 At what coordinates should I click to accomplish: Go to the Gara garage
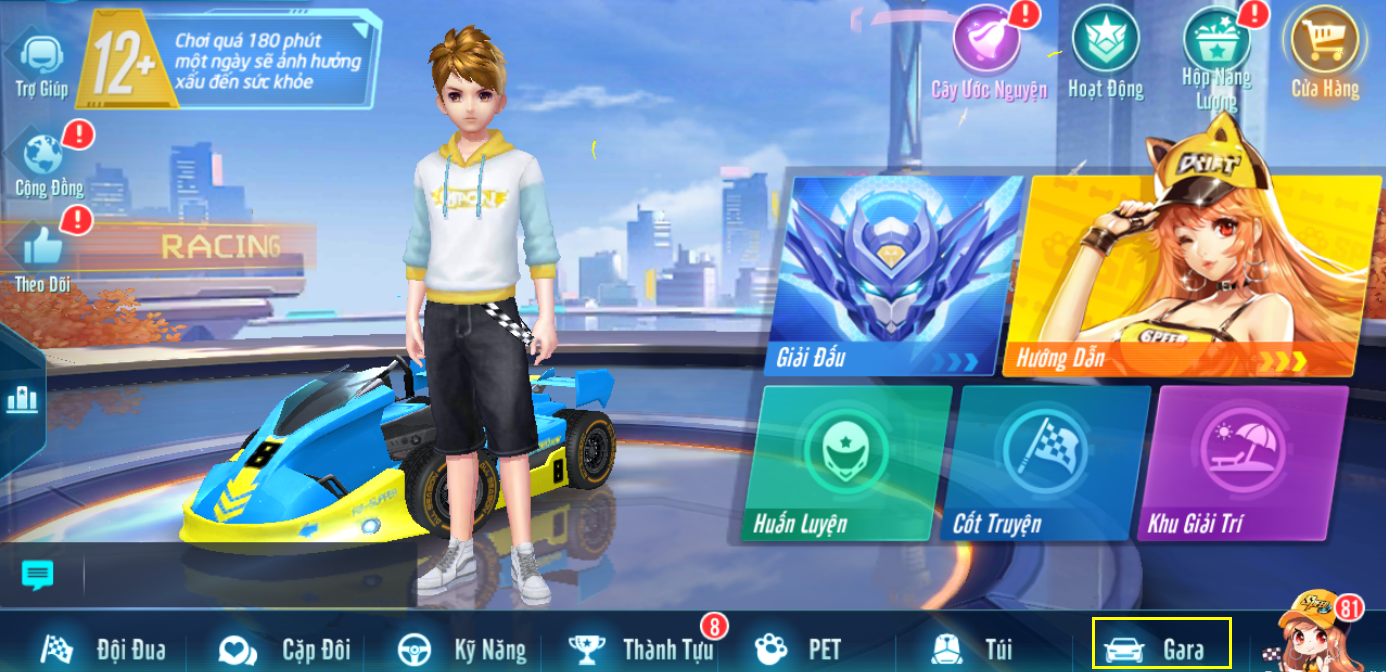pyautogui.click(x=1162, y=650)
